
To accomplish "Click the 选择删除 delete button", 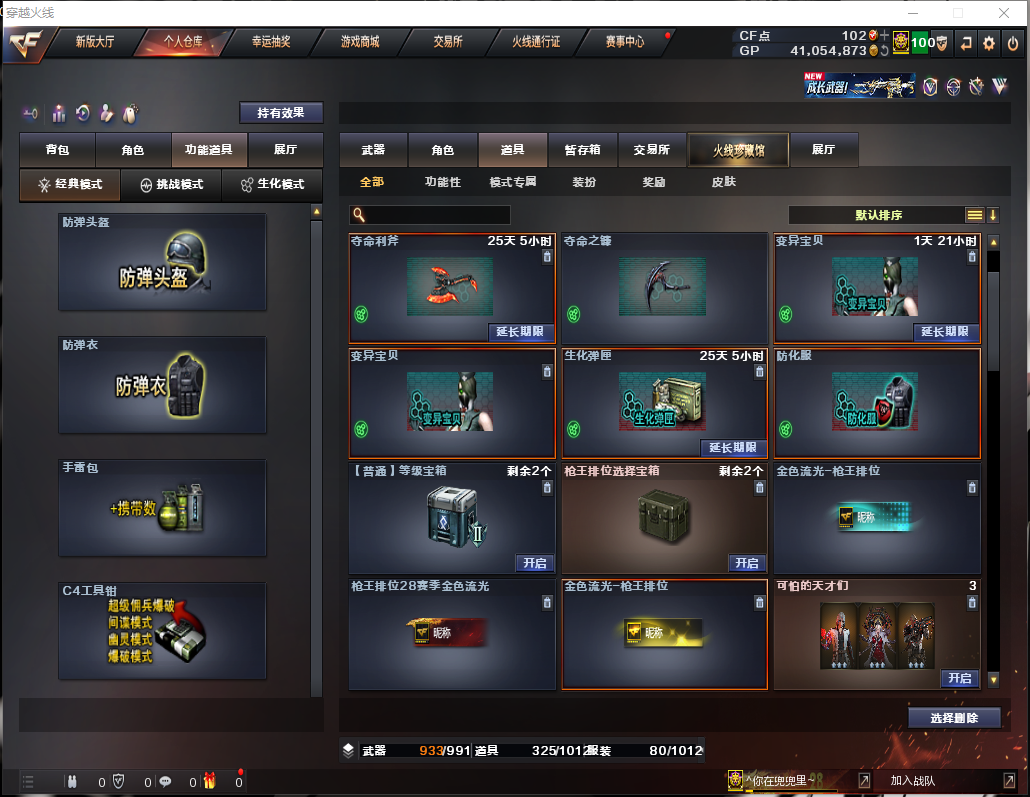I will point(954,718).
